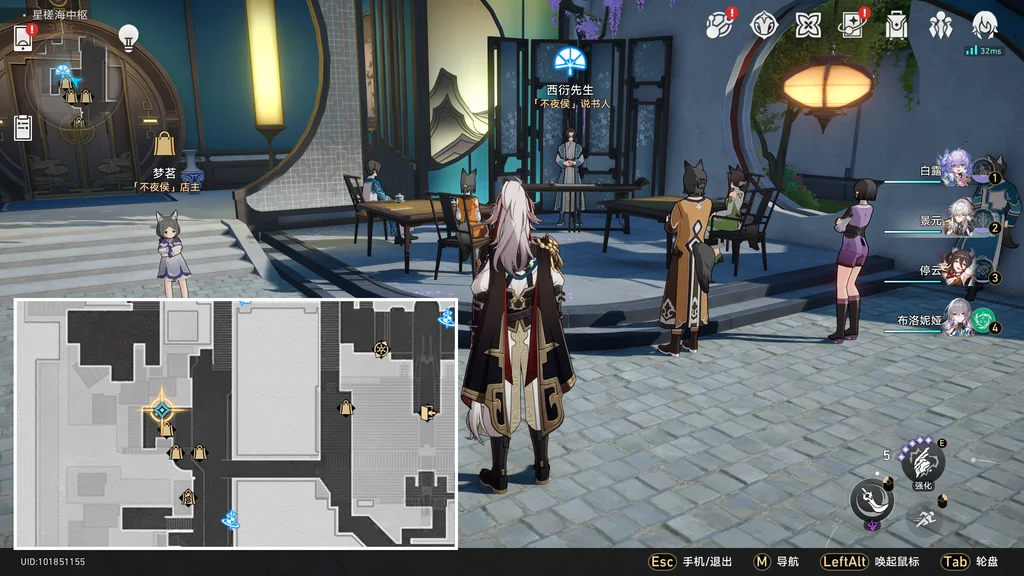Open the compass-shaped guide icon
This screenshot has height=576, width=1024.
pos(764,25)
